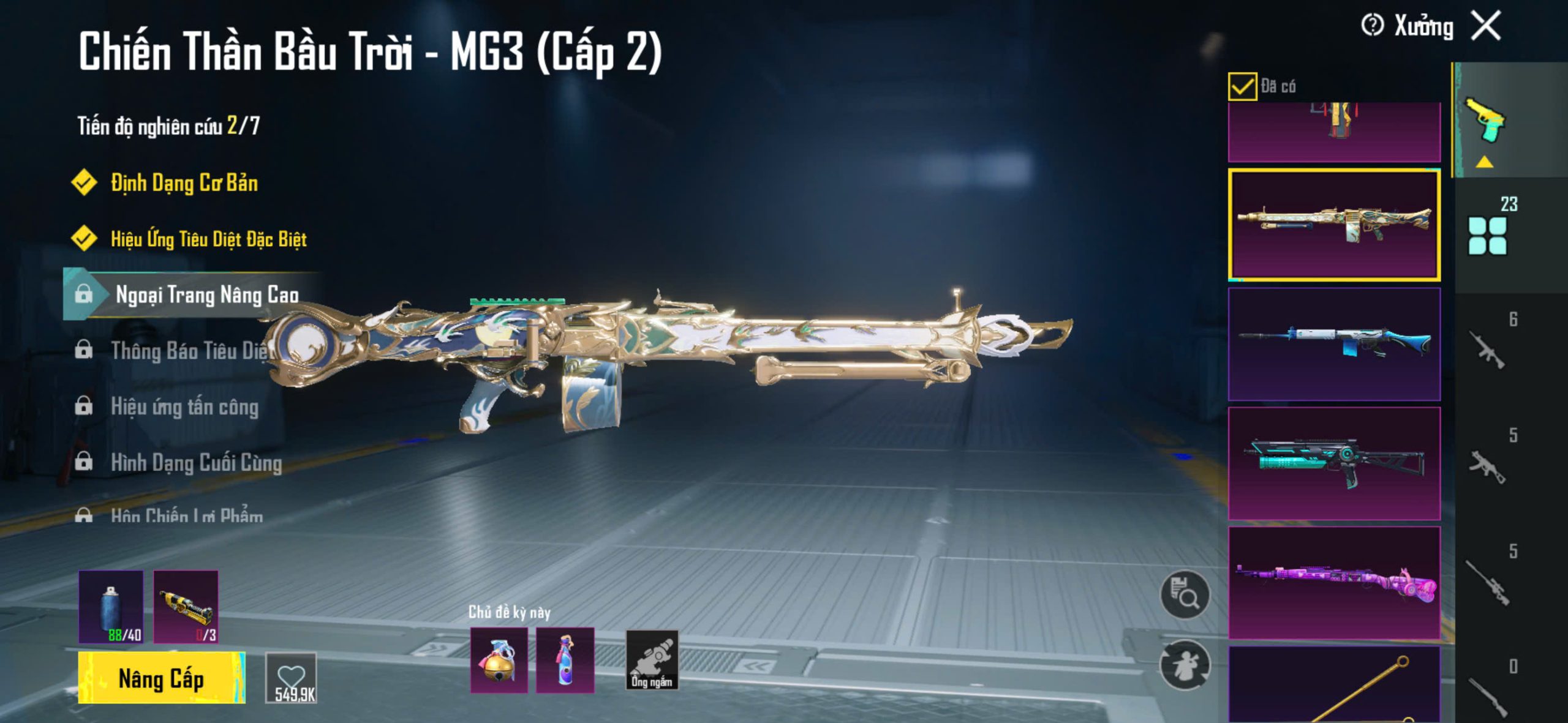The height and width of the screenshot is (723, 1568).
Task: Open locked Ngoại Trang Nâng Cao stage
Action: [x=206, y=295]
